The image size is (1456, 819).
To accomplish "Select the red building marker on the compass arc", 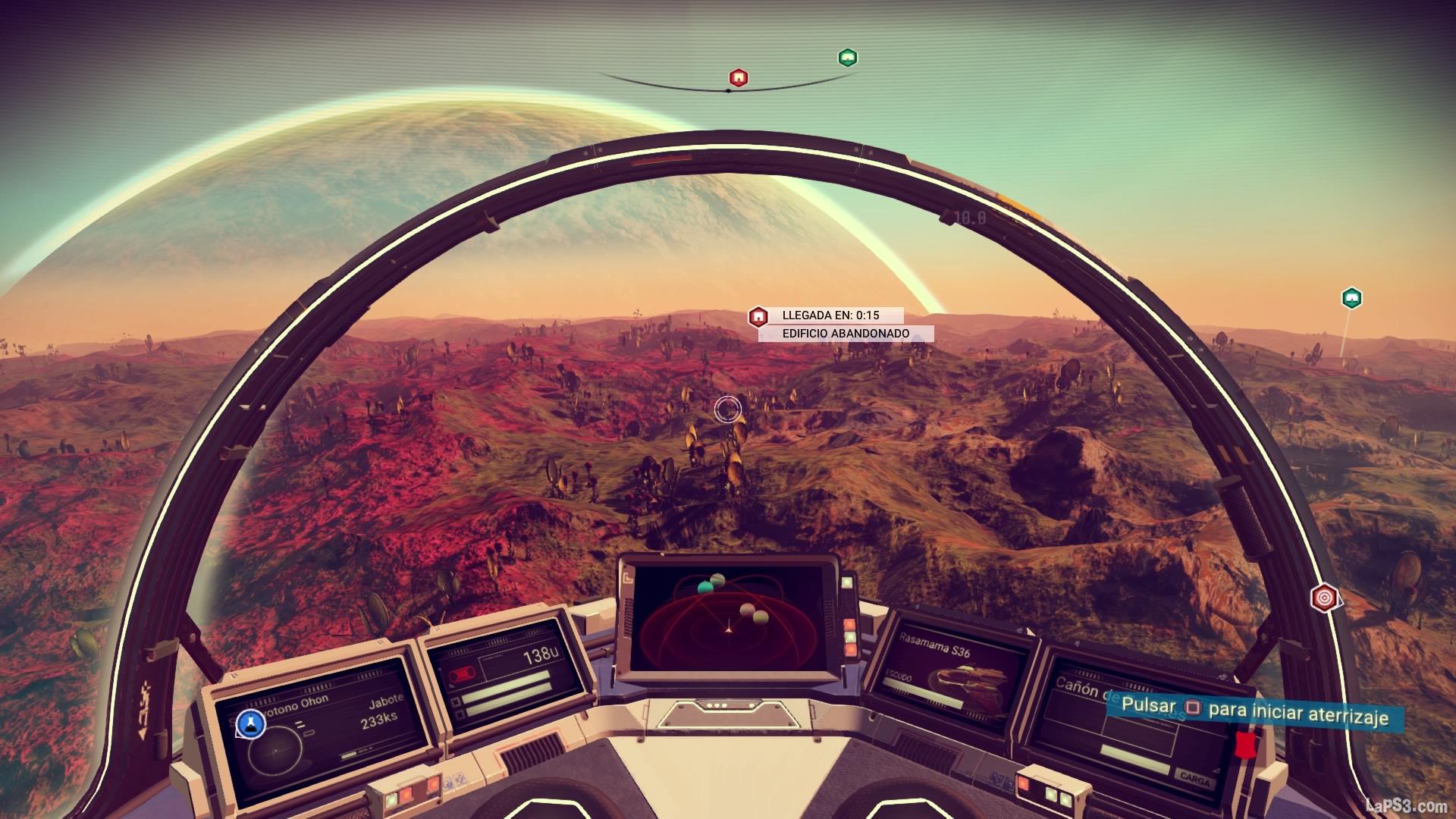I will 739,77.
